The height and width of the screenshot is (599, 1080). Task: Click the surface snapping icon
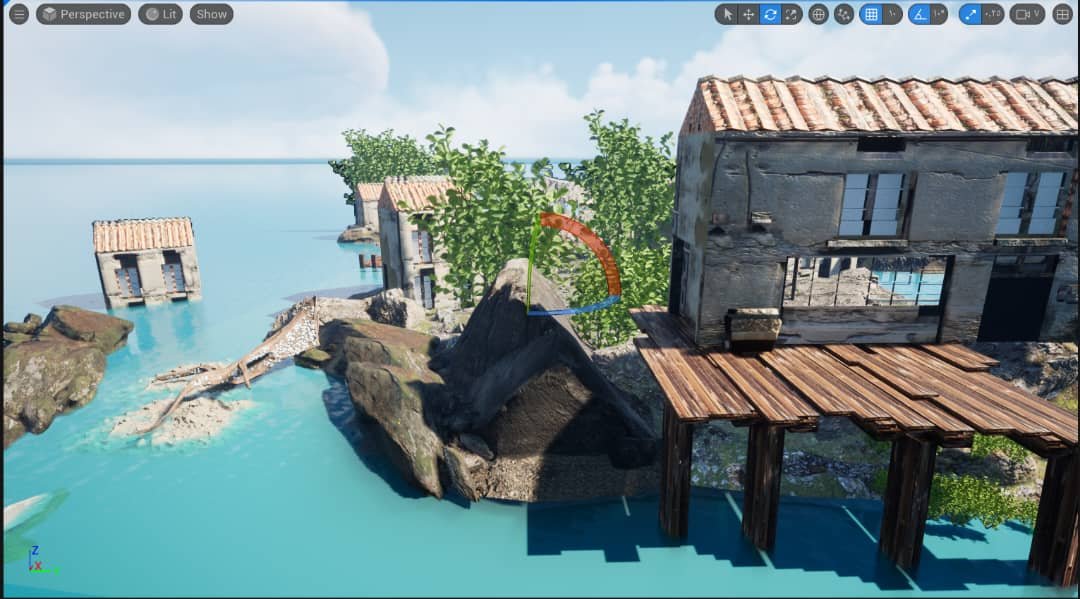click(x=843, y=14)
